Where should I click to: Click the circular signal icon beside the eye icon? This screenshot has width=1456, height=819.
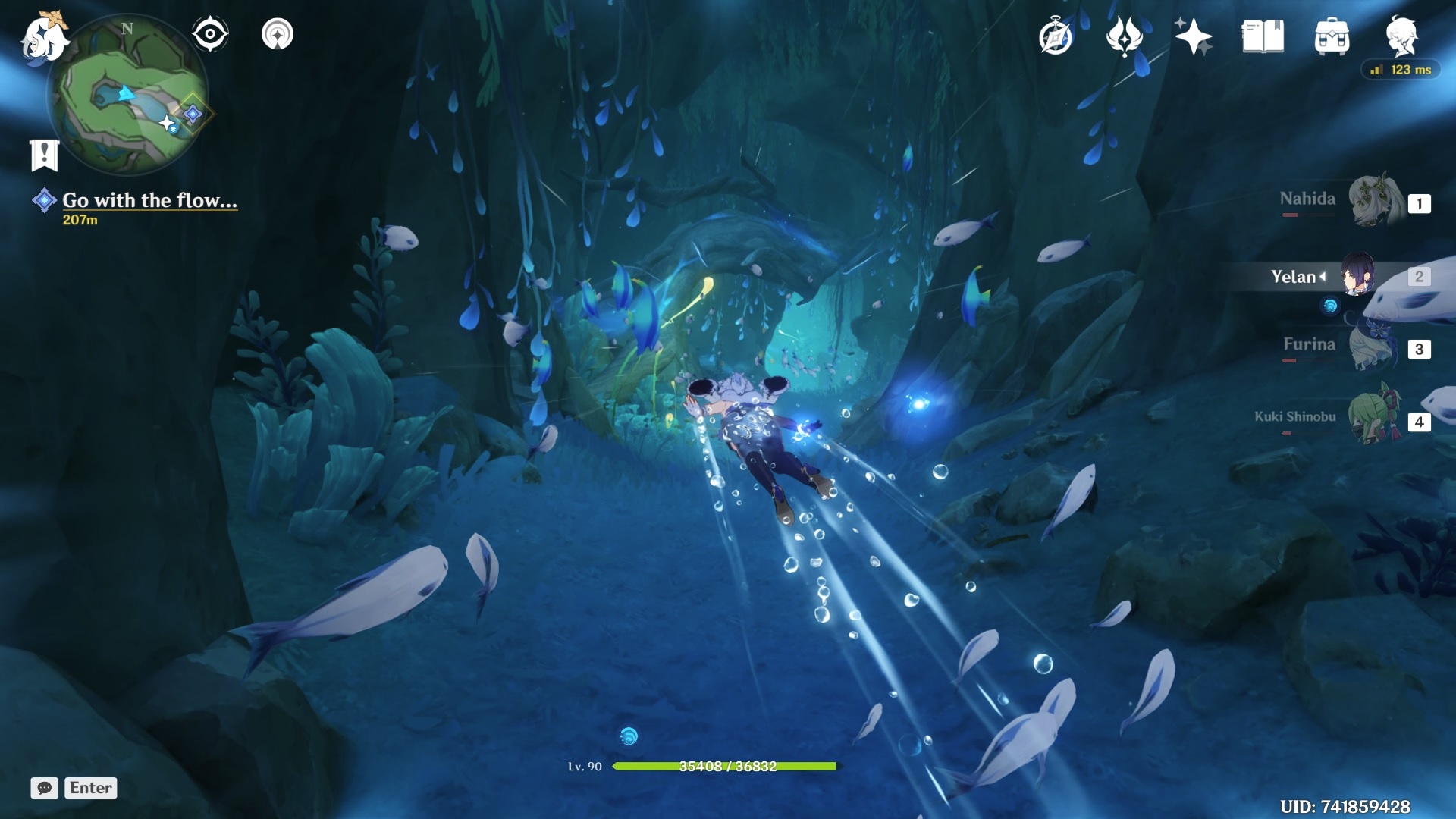[x=278, y=33]
